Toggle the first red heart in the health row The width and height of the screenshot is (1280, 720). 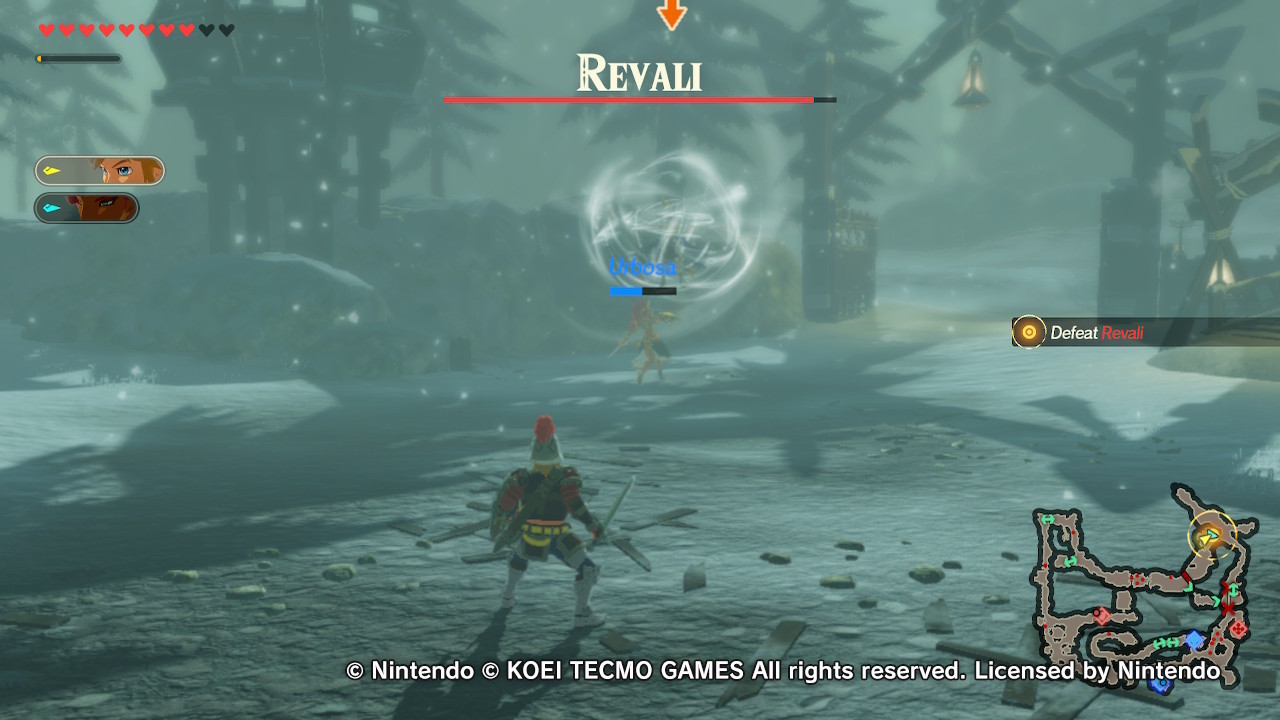pos(46,30)
